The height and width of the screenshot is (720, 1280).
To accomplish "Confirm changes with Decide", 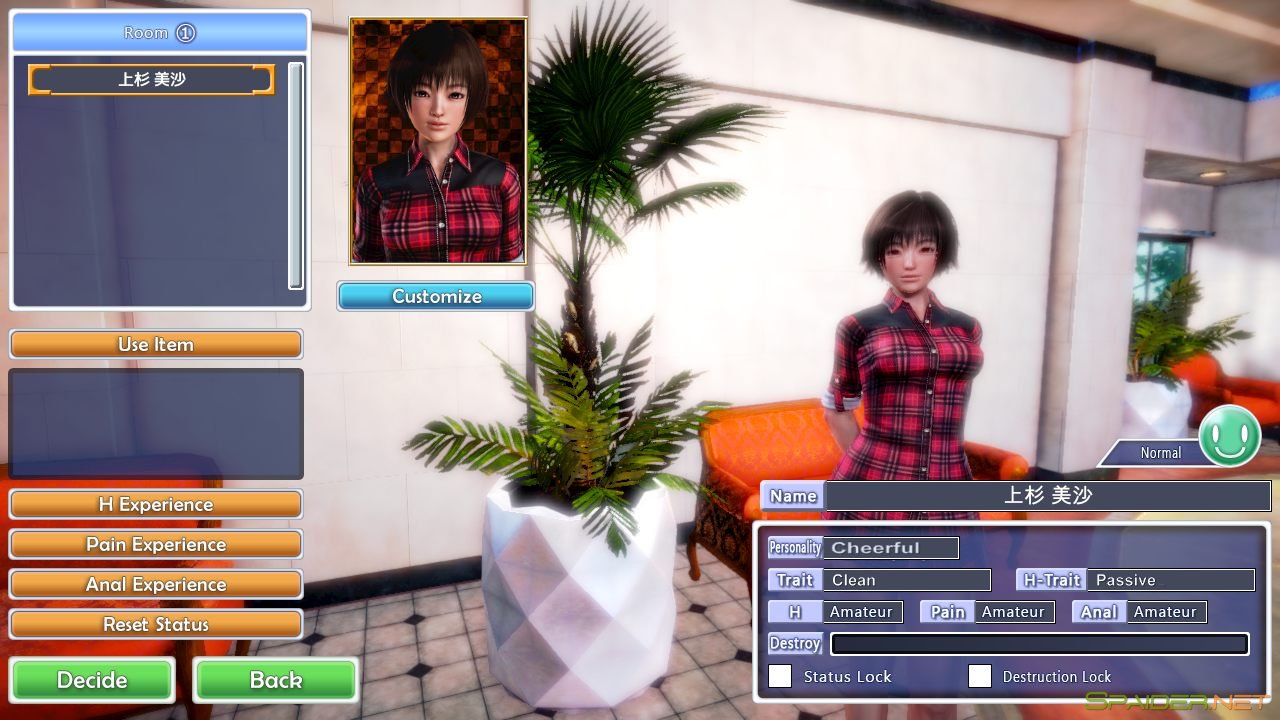I will pos(92,680).
